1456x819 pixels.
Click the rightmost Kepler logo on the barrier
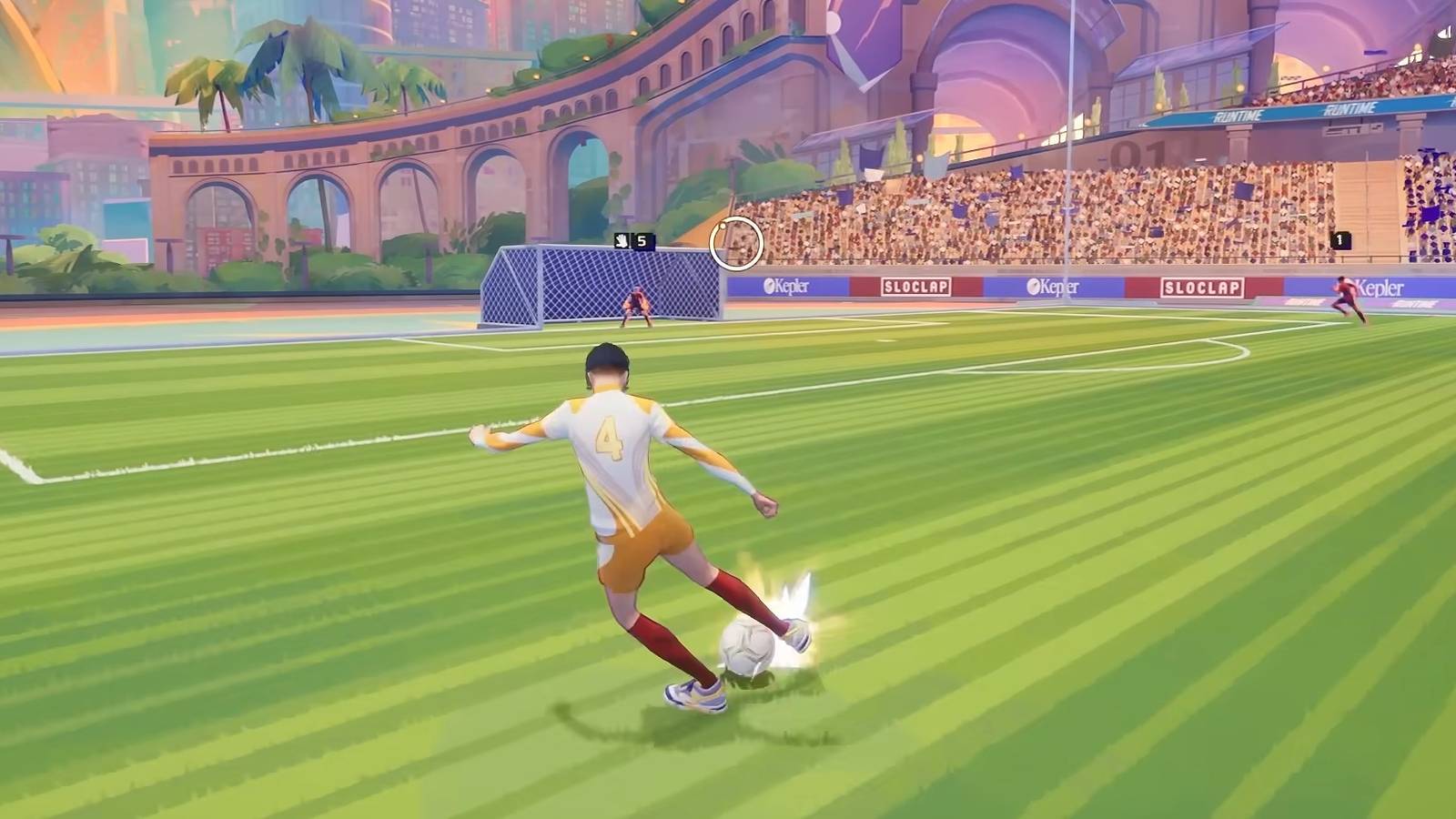(1379, 287)
